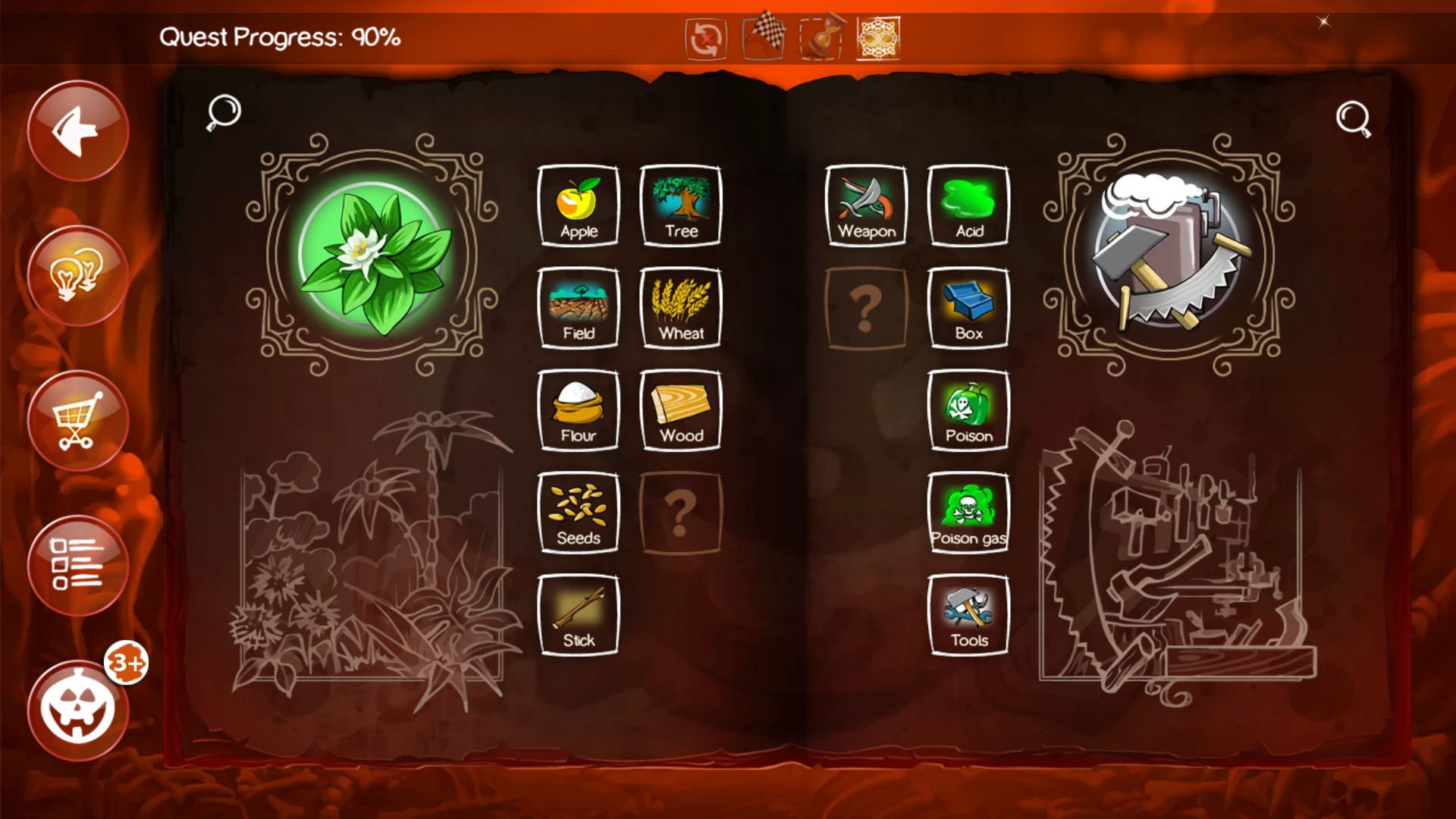
Task: Go back with the arrow button
Action: pos(77,130)
